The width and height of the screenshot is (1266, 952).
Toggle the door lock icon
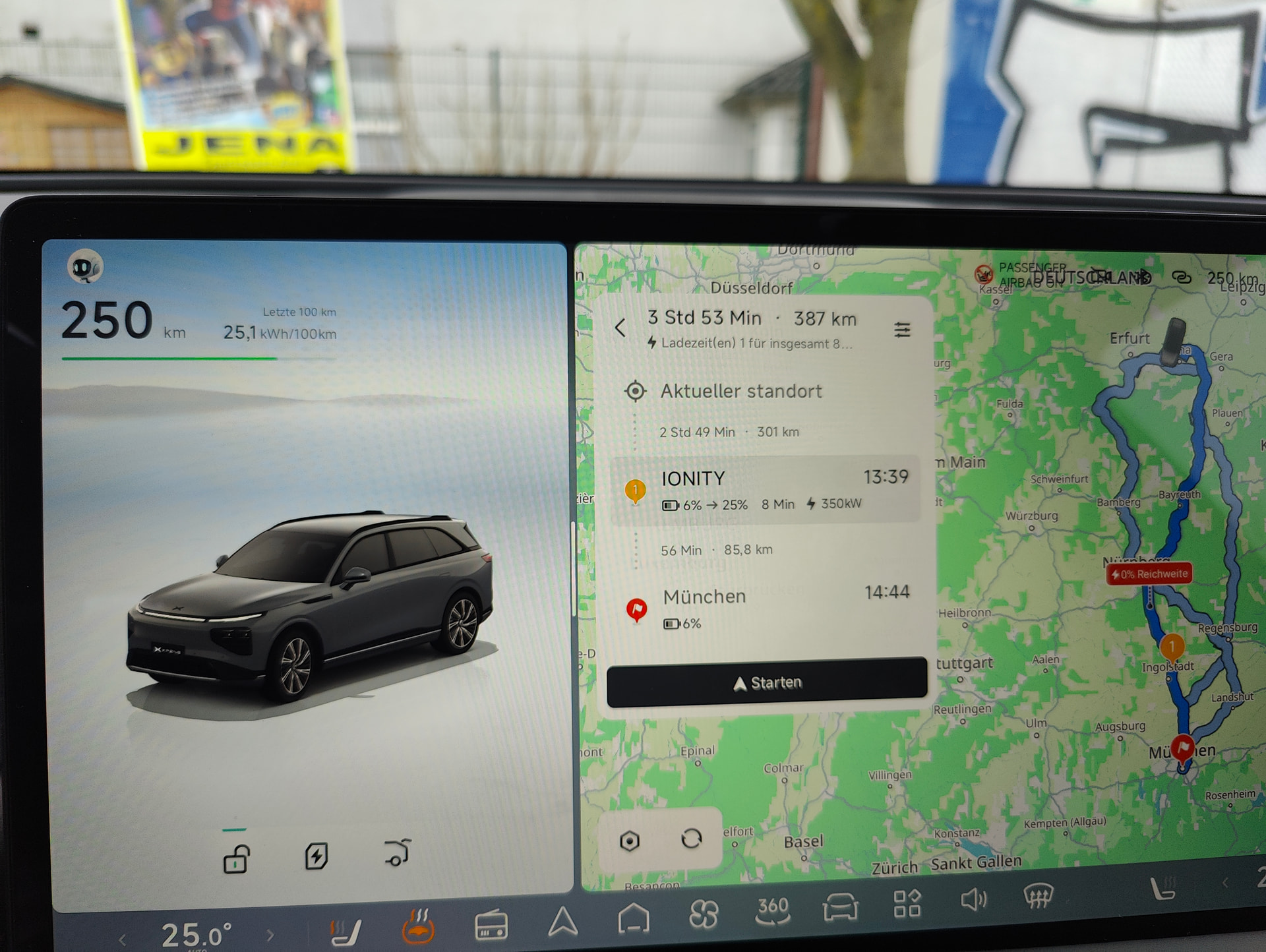click(x=236, y=859)
